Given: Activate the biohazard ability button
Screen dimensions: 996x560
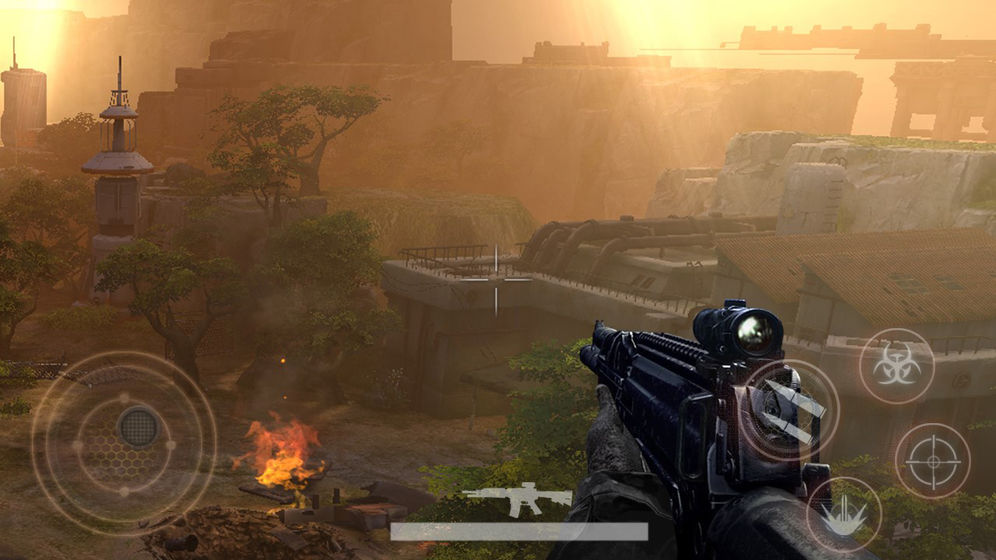Looking at the screenshot, I should 896,365.
